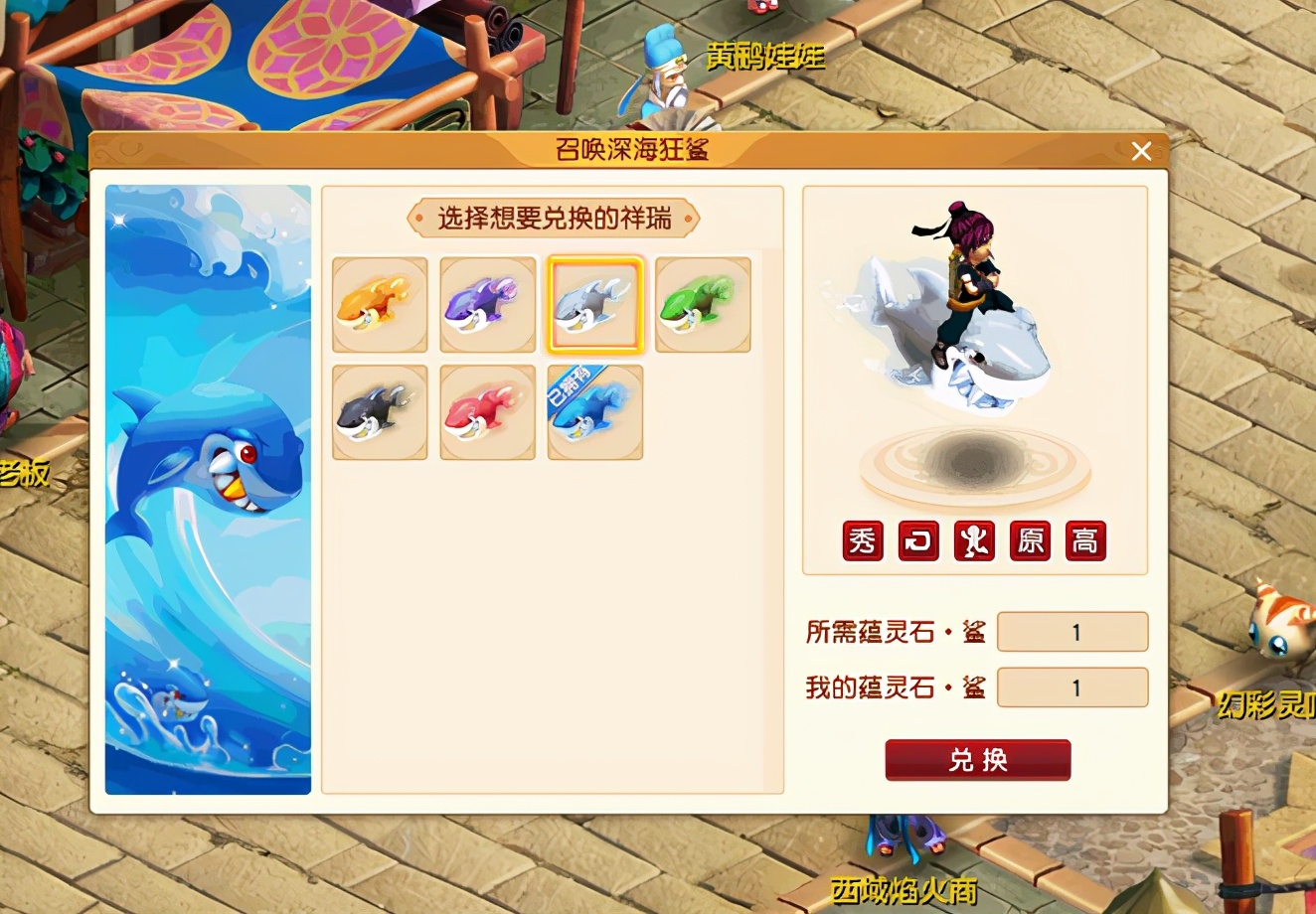The height and width of the screenshot is (914, 1316).
Task: Click the 选择想要兑换的祥瑞 header banner
Action: pyautogui.click(x=554, y=217)
